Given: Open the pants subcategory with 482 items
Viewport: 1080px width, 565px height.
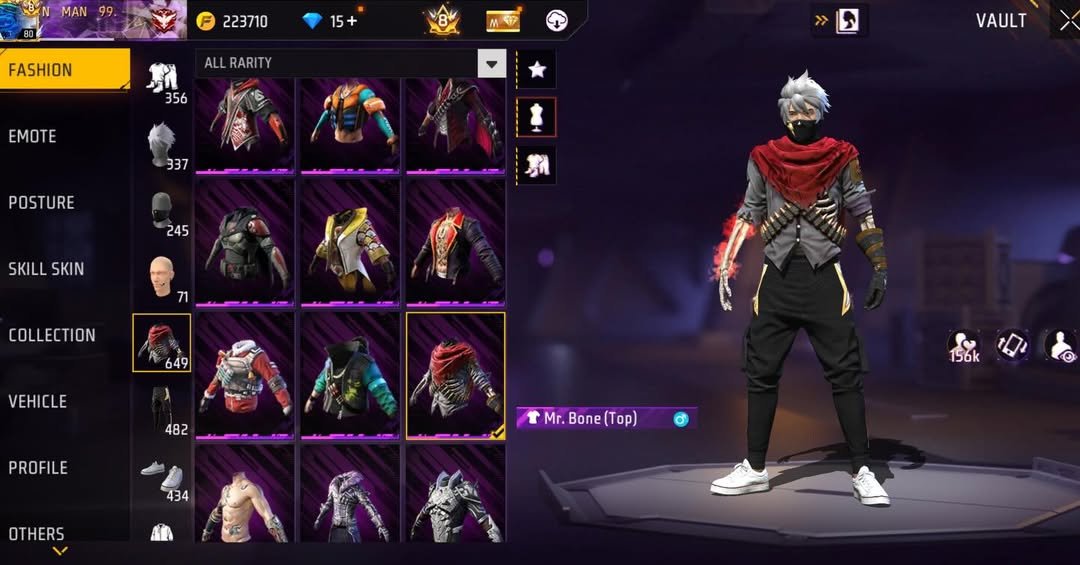Looking at the screenshot, I should (162, 410).
